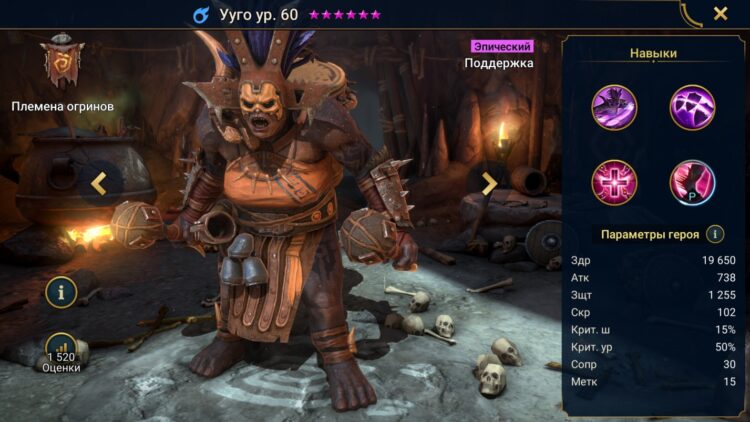
Task: Go to the next champion with right arrow
Action: 489,183
